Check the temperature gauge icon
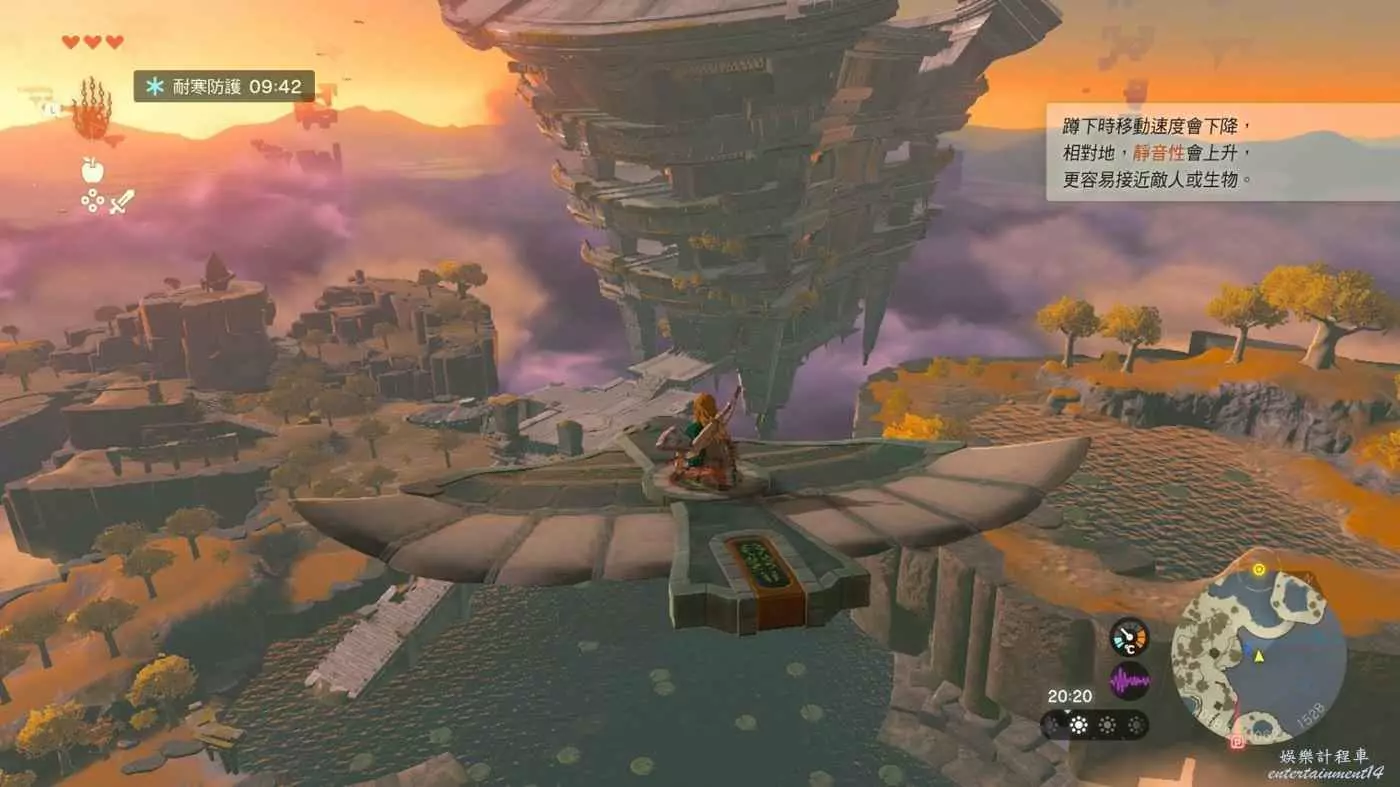The image size is (1400, 787). coord(1129,637)
